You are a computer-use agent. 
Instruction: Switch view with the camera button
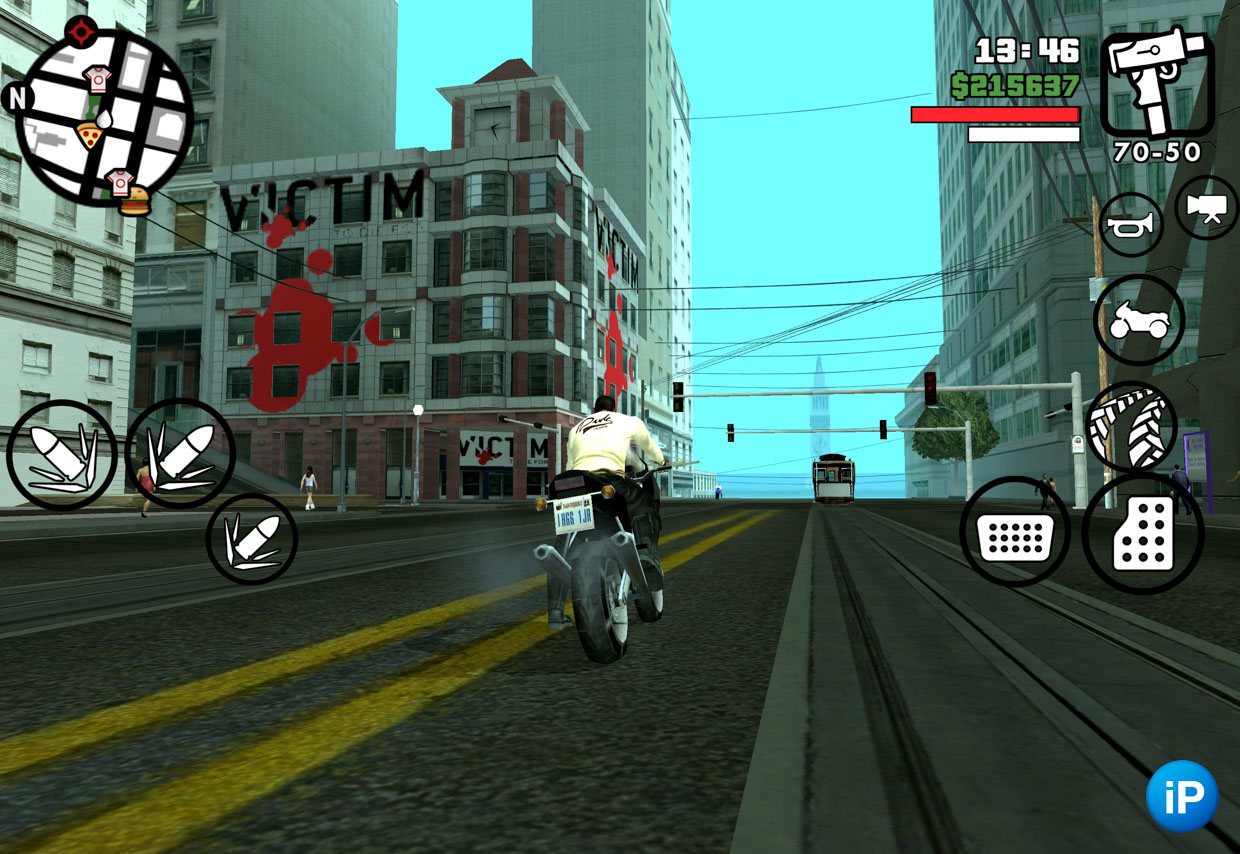(1207, 207)
